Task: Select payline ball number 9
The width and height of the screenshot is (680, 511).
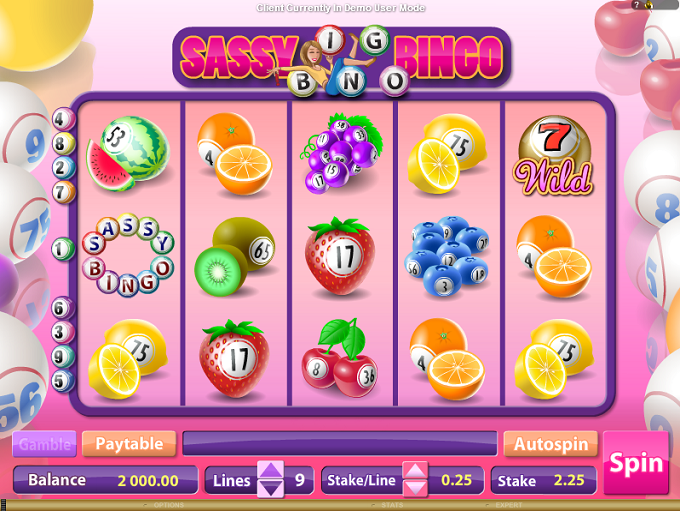Action: (x=64, y=356)
